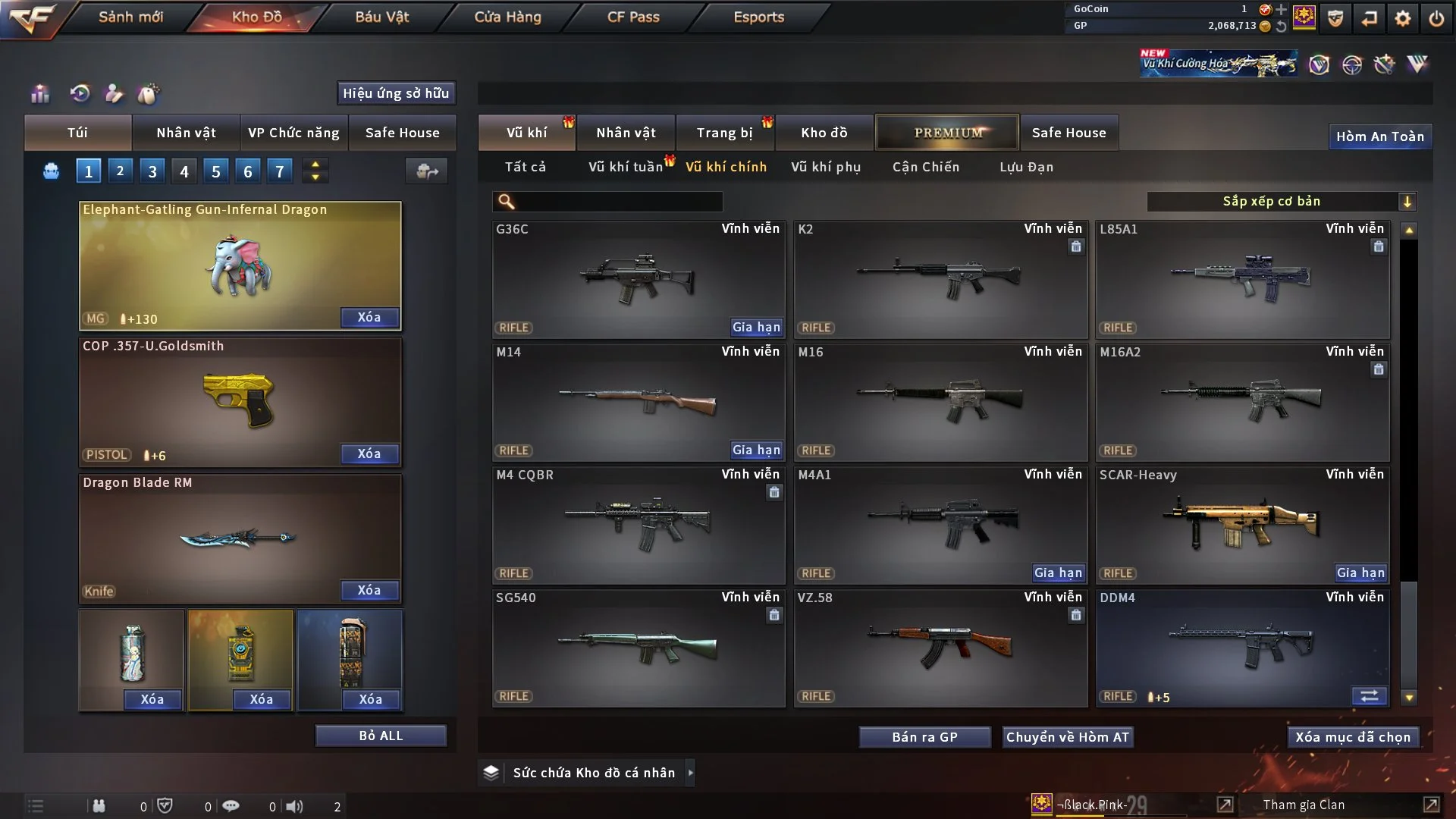Click Chuyển về Hòm AT button

click(1068, 737)
